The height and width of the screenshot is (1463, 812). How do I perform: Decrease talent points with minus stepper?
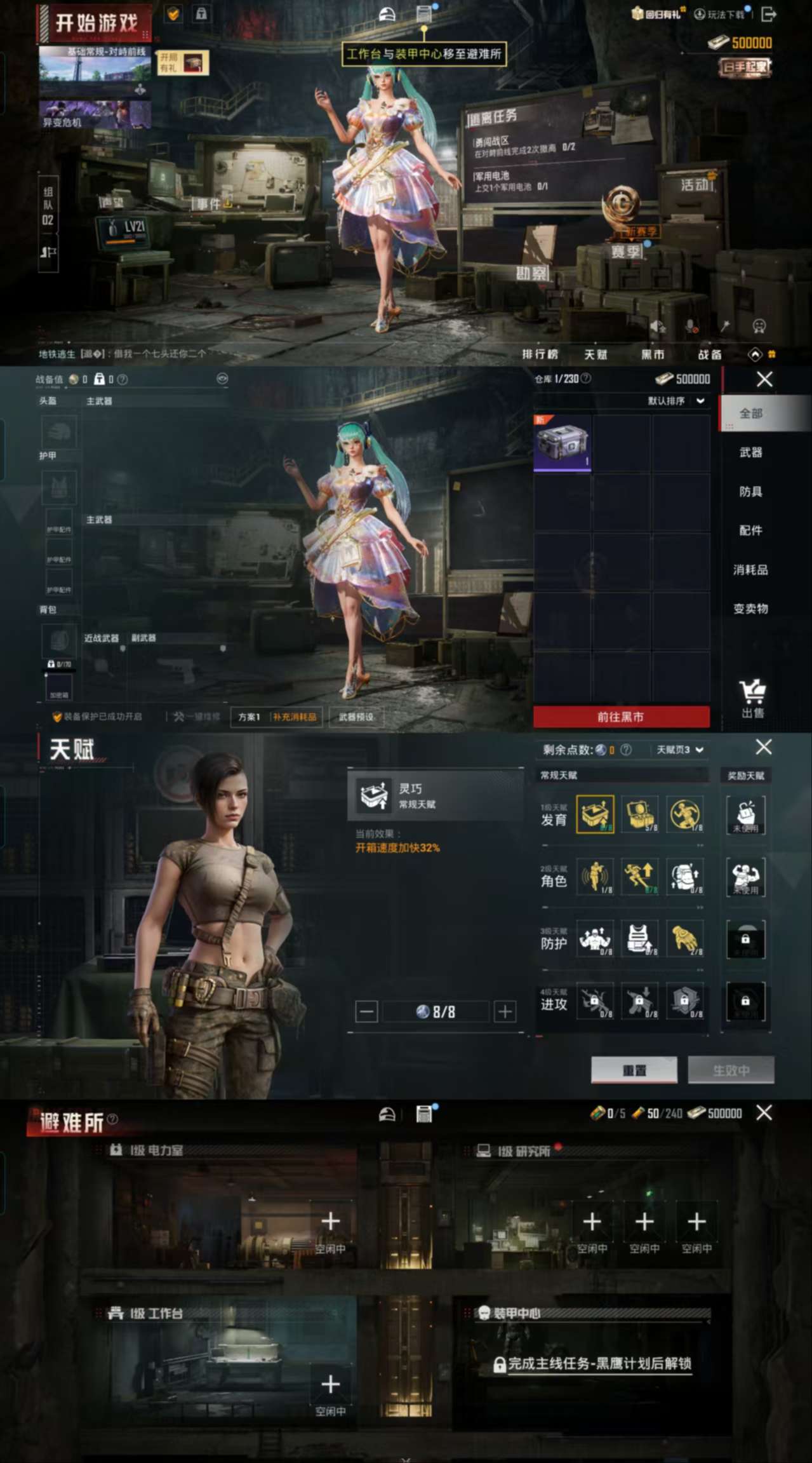[x=366, y=1011]
